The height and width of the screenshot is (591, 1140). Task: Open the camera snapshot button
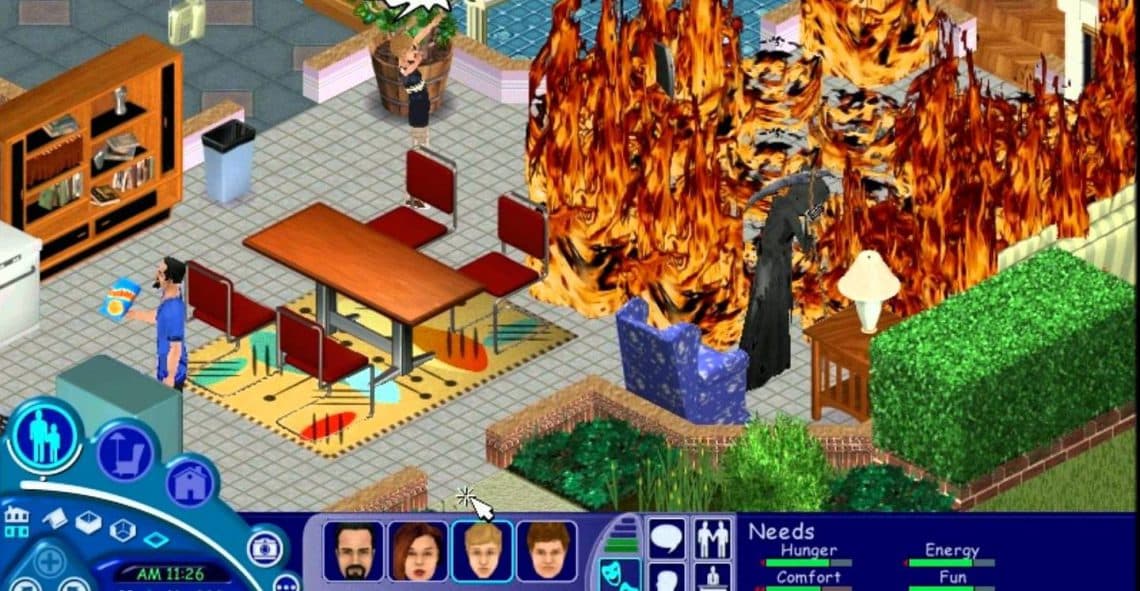click(x=265, y=546)
